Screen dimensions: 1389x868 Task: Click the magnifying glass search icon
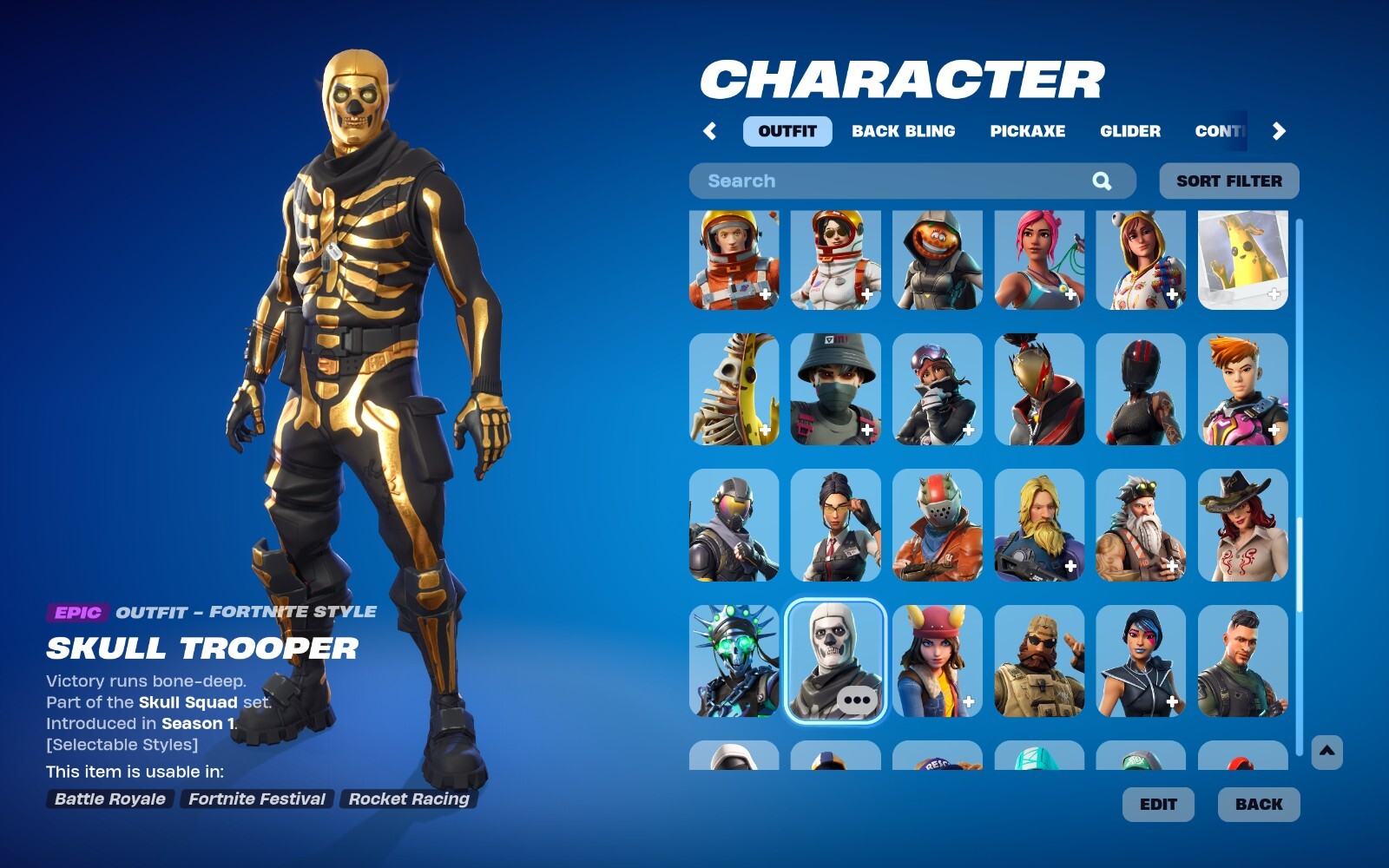point(1103,181)
